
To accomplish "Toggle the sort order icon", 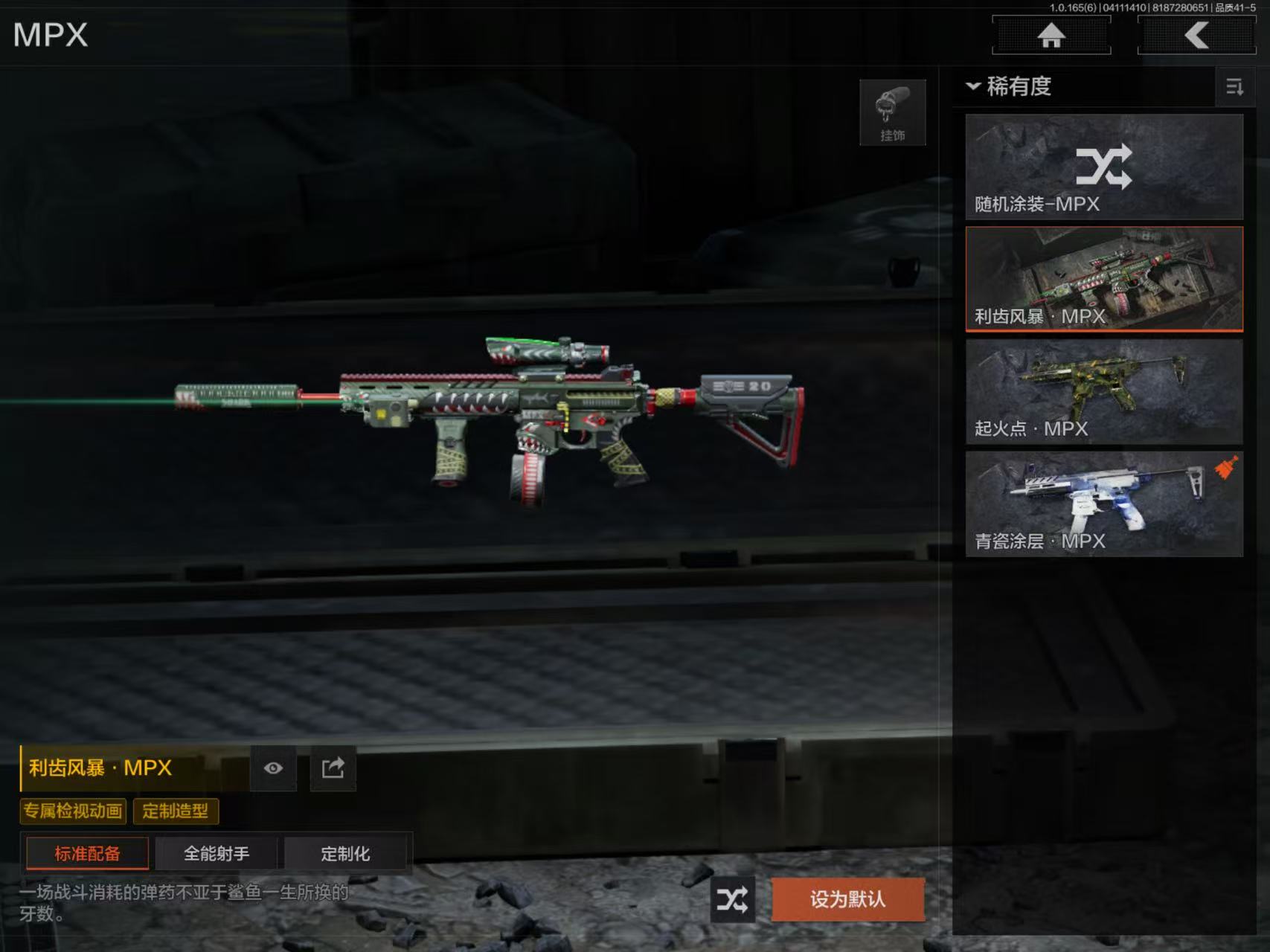I will click(1234, 87).
